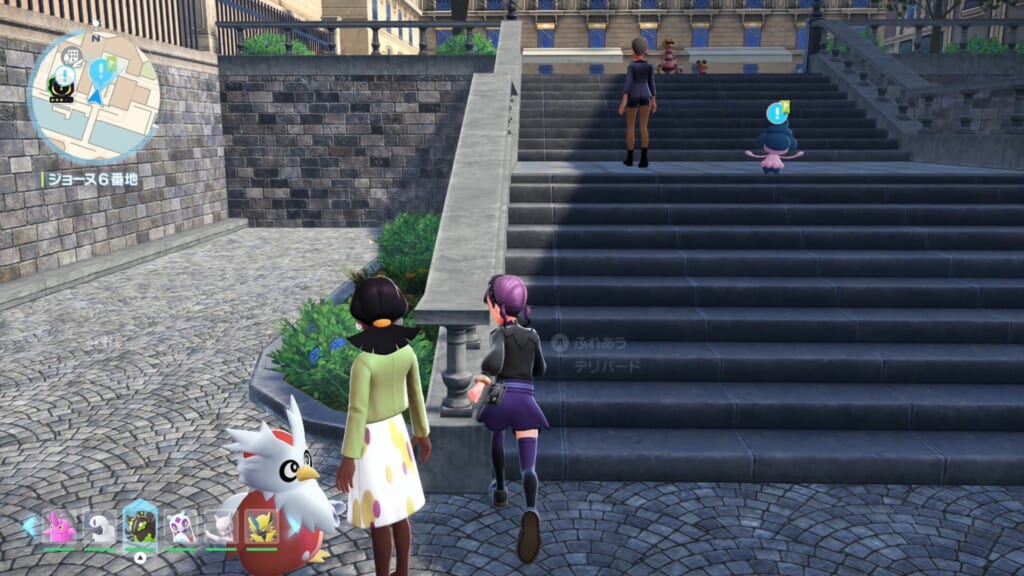
Task: Click the grey building icon on minimap
Action: pos(71,55)
